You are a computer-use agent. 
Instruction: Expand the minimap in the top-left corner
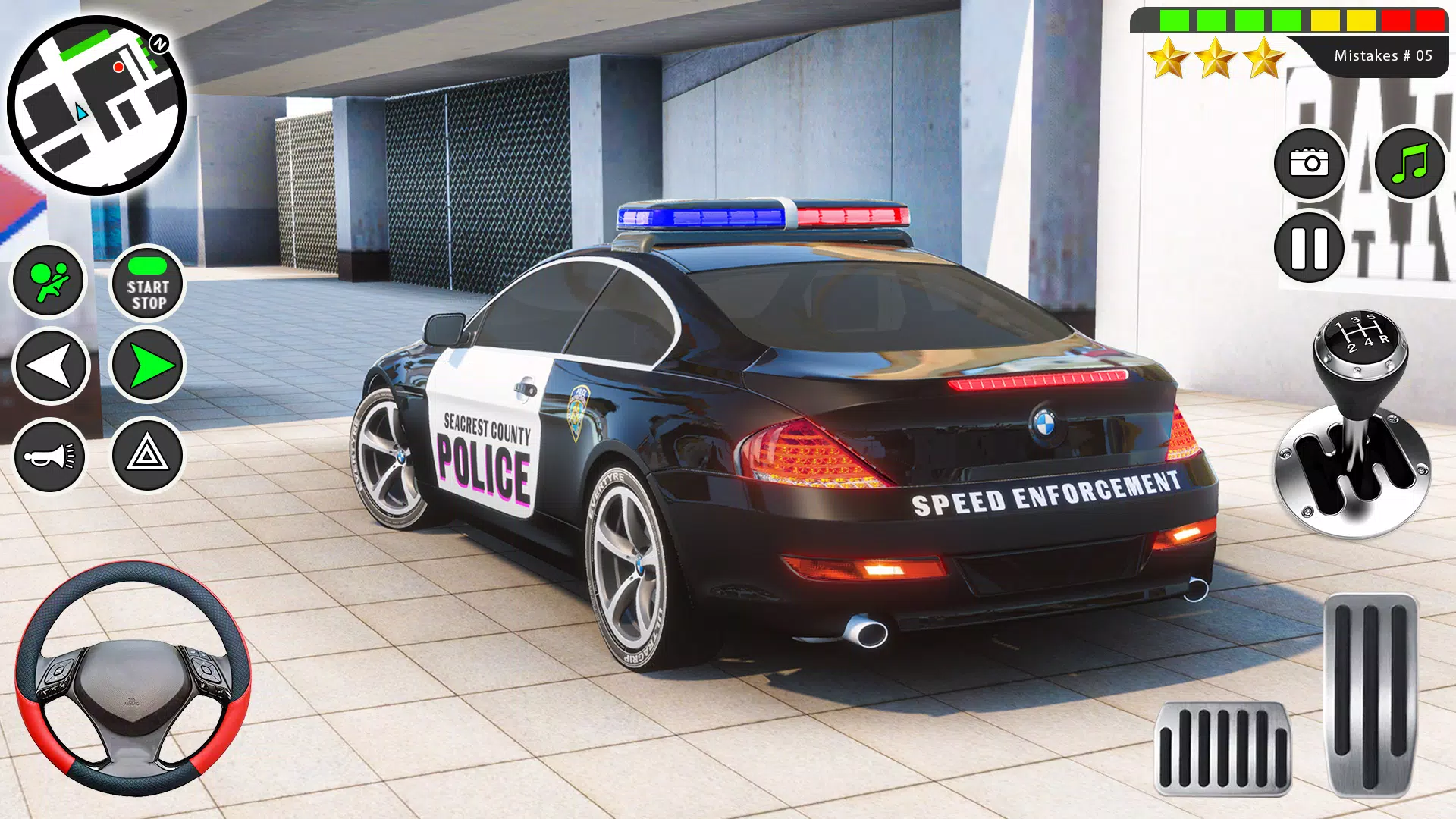(x=99, y=106)
